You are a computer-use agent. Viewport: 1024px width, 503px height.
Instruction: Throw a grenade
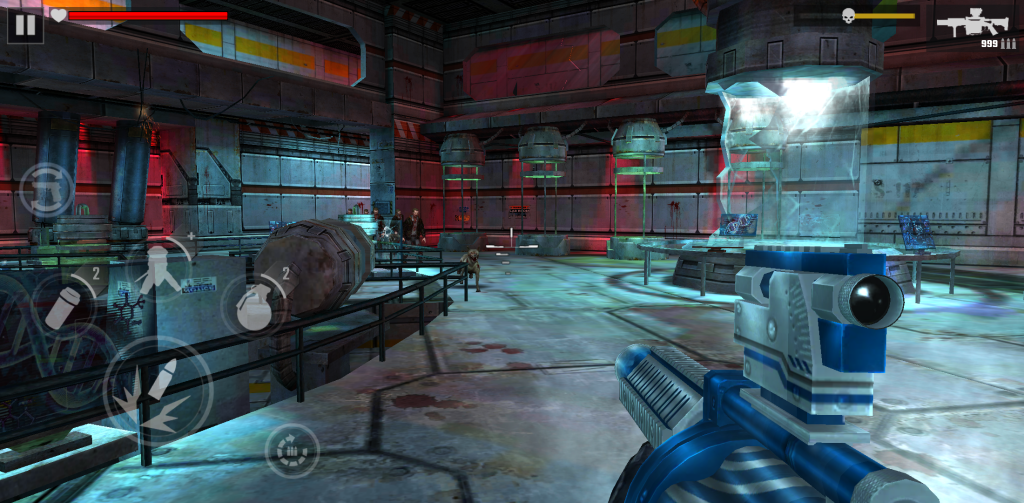click(x=254, y=304)
